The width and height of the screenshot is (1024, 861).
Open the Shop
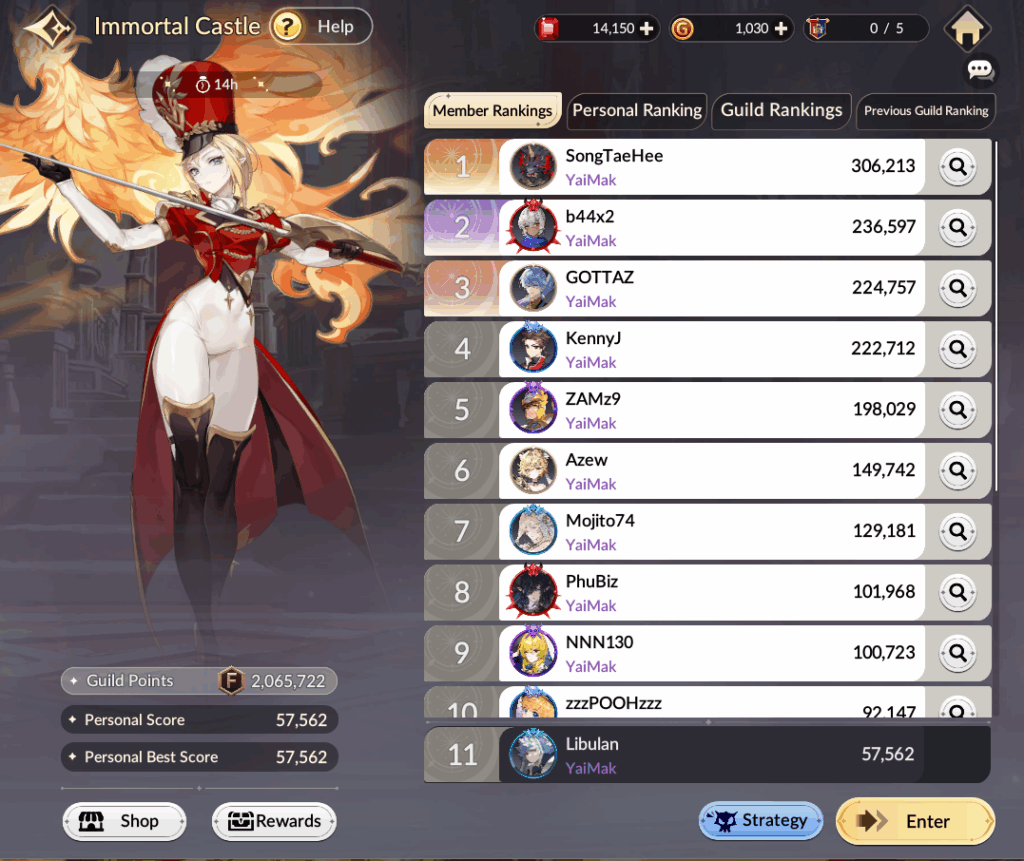point(125,821)
